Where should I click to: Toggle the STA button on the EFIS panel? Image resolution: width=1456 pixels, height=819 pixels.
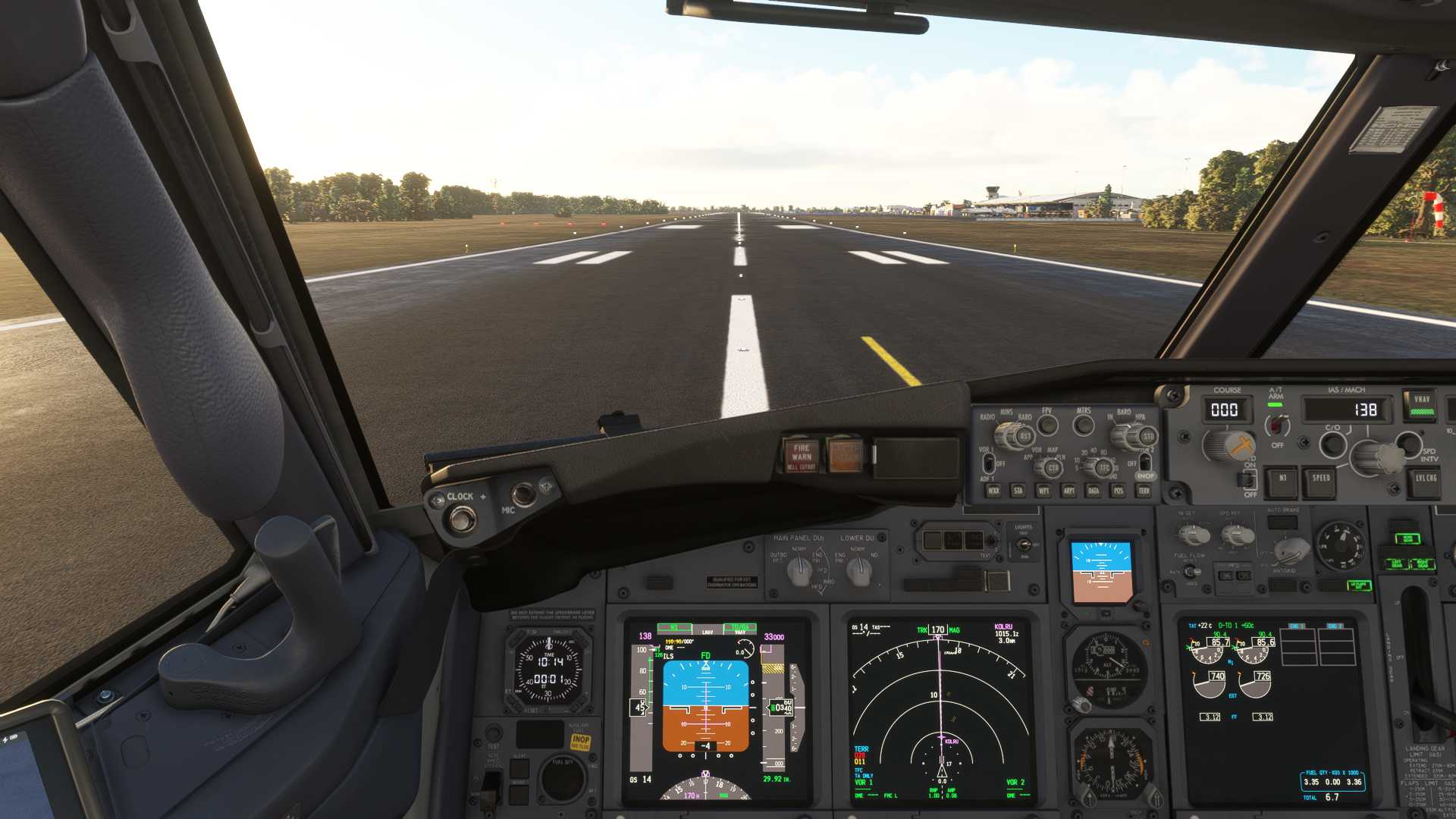tap(1018, 491)
